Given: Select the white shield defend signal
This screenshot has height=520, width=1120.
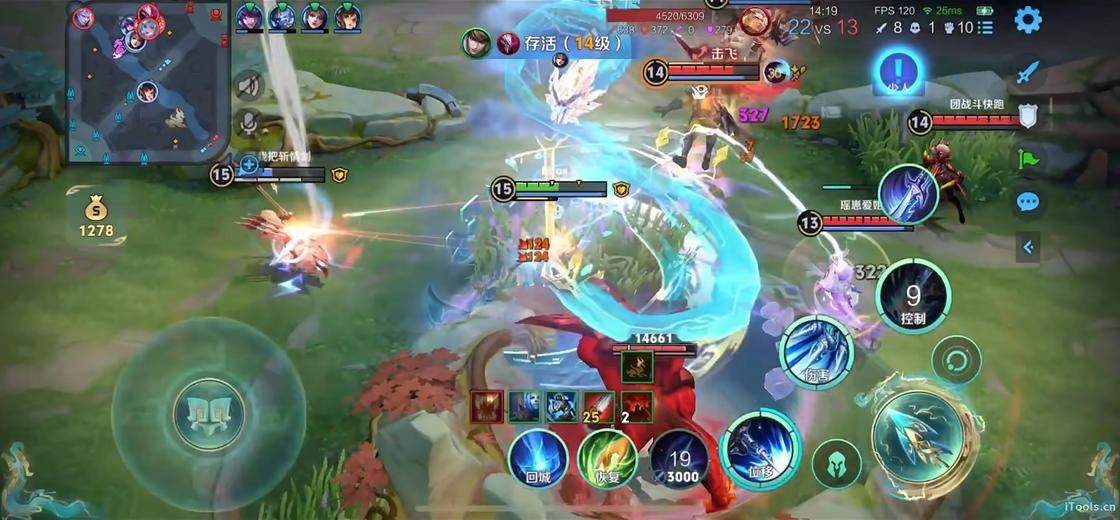Looking at the screenshot, I should 1028,115.
